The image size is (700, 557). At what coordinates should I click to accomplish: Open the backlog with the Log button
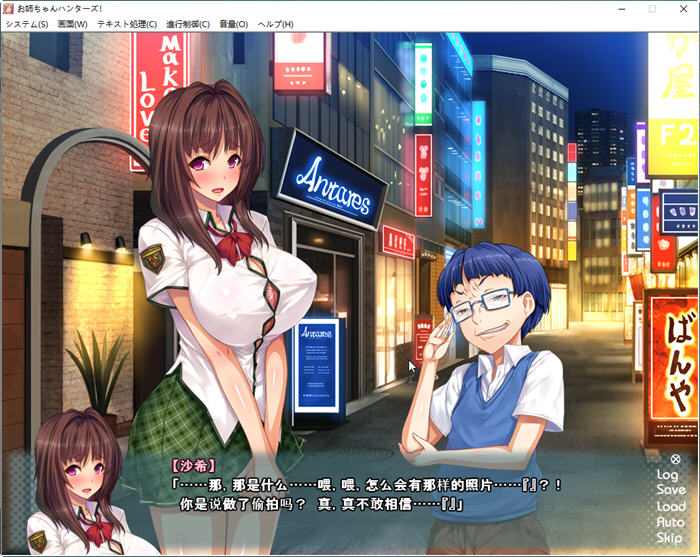667,475
